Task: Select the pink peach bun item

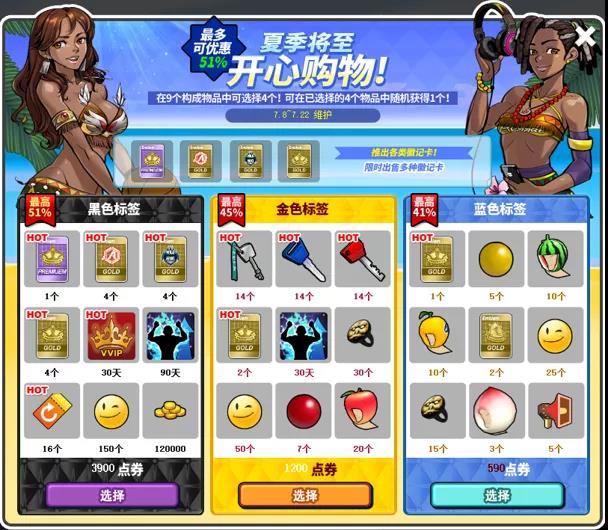Action: (x=495, y=410)
